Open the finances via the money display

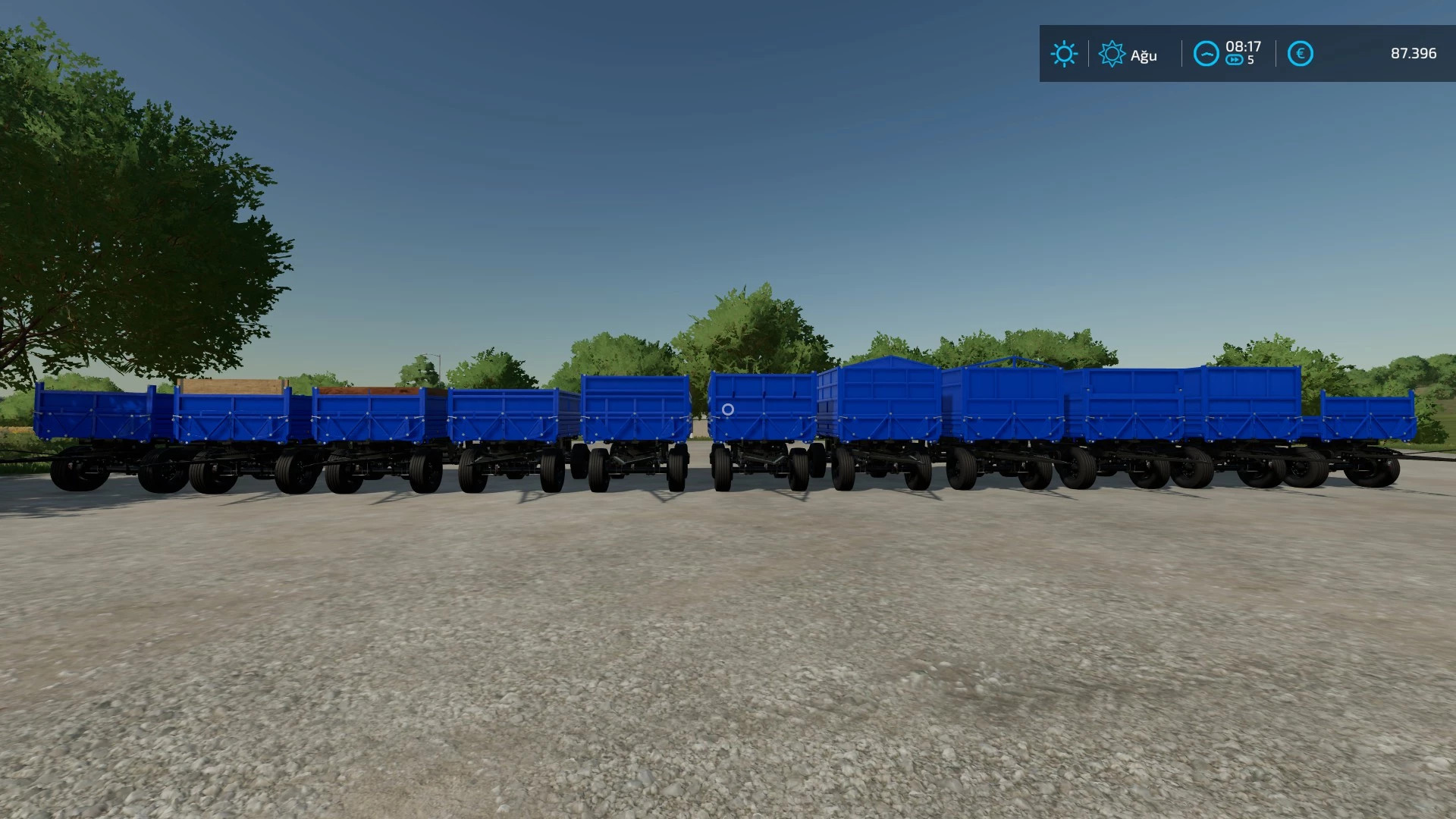(x=1414, y=54)
